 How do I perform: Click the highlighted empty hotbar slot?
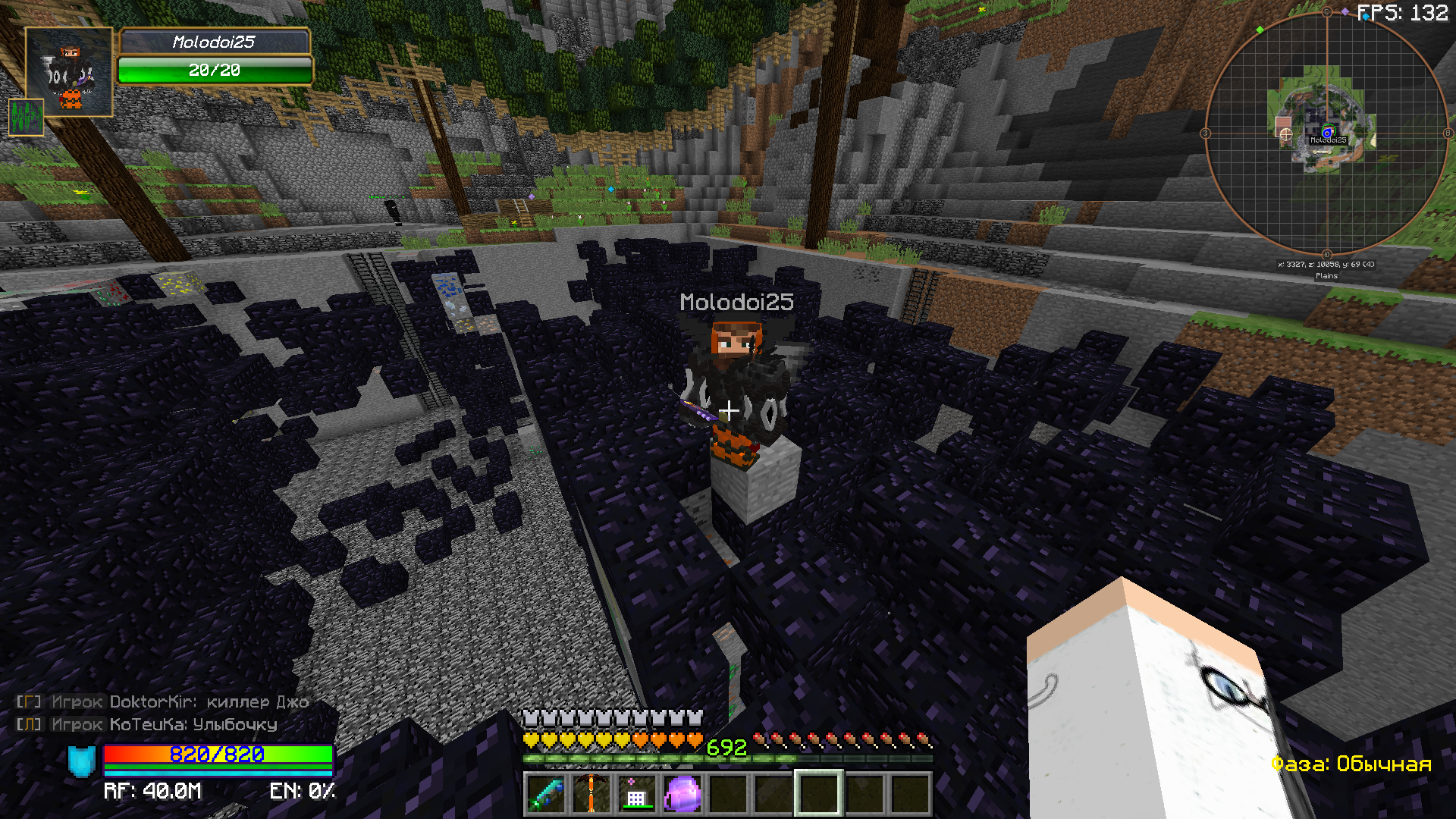pyautogui.click(x=818, y=793)
